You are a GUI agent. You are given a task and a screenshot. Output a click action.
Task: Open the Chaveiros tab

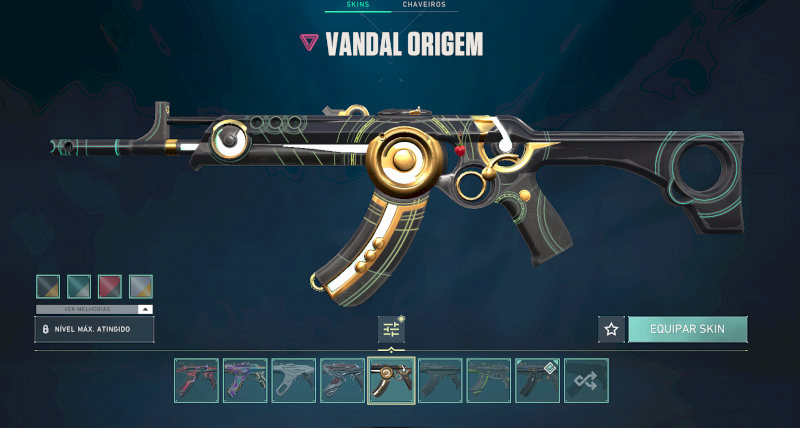[424, 5]
